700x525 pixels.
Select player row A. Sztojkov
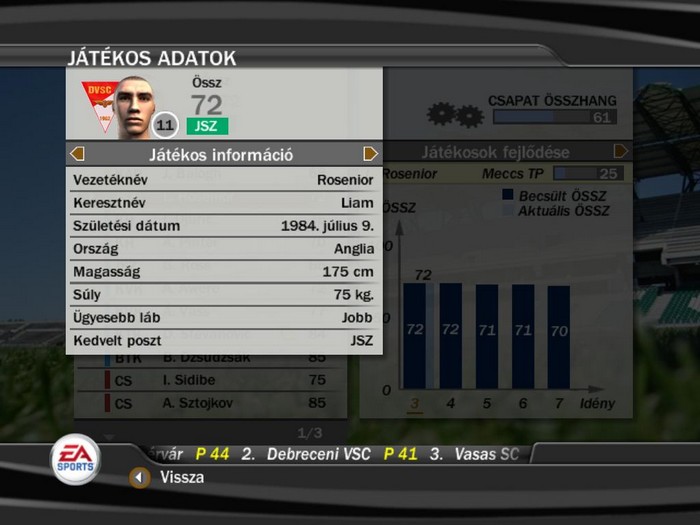[x=213, y=404]
